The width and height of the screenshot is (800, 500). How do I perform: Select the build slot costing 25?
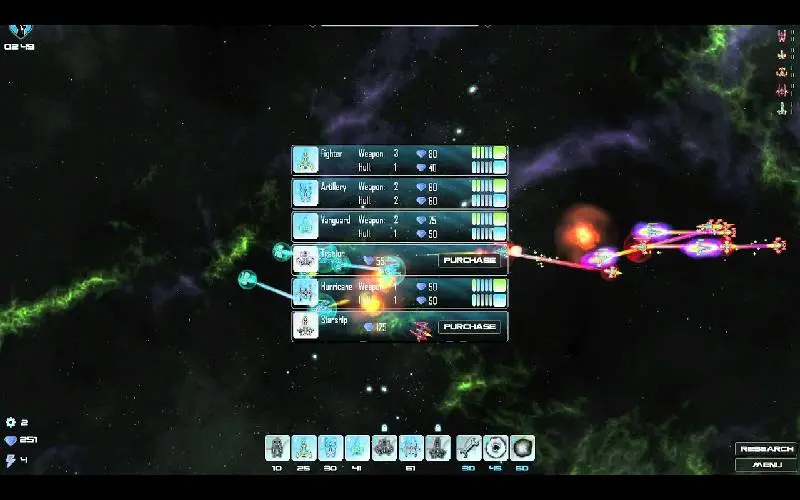pos(304,448)
